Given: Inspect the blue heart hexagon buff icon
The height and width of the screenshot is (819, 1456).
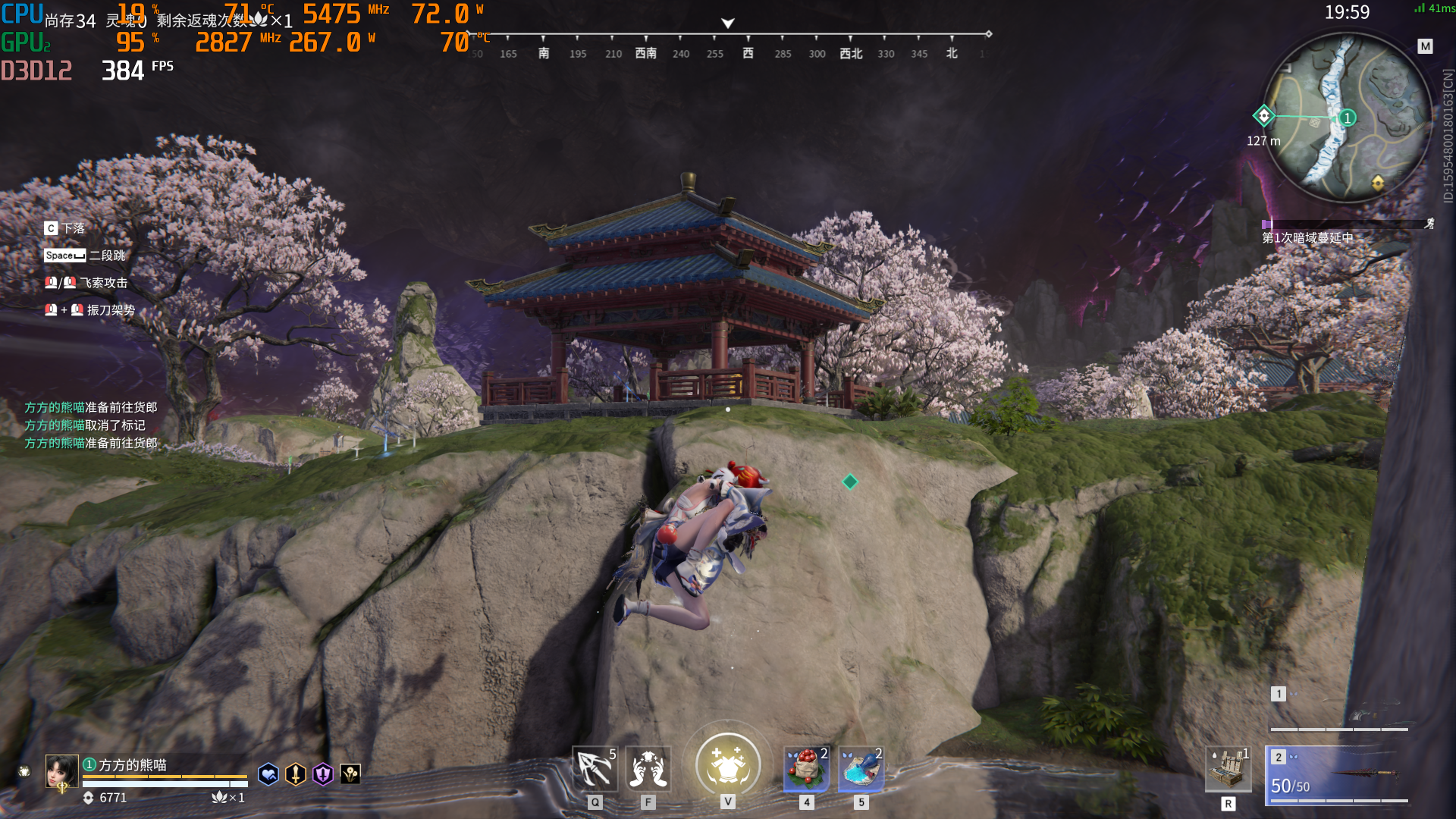Looking at the screenshot, I should [268, 774].
